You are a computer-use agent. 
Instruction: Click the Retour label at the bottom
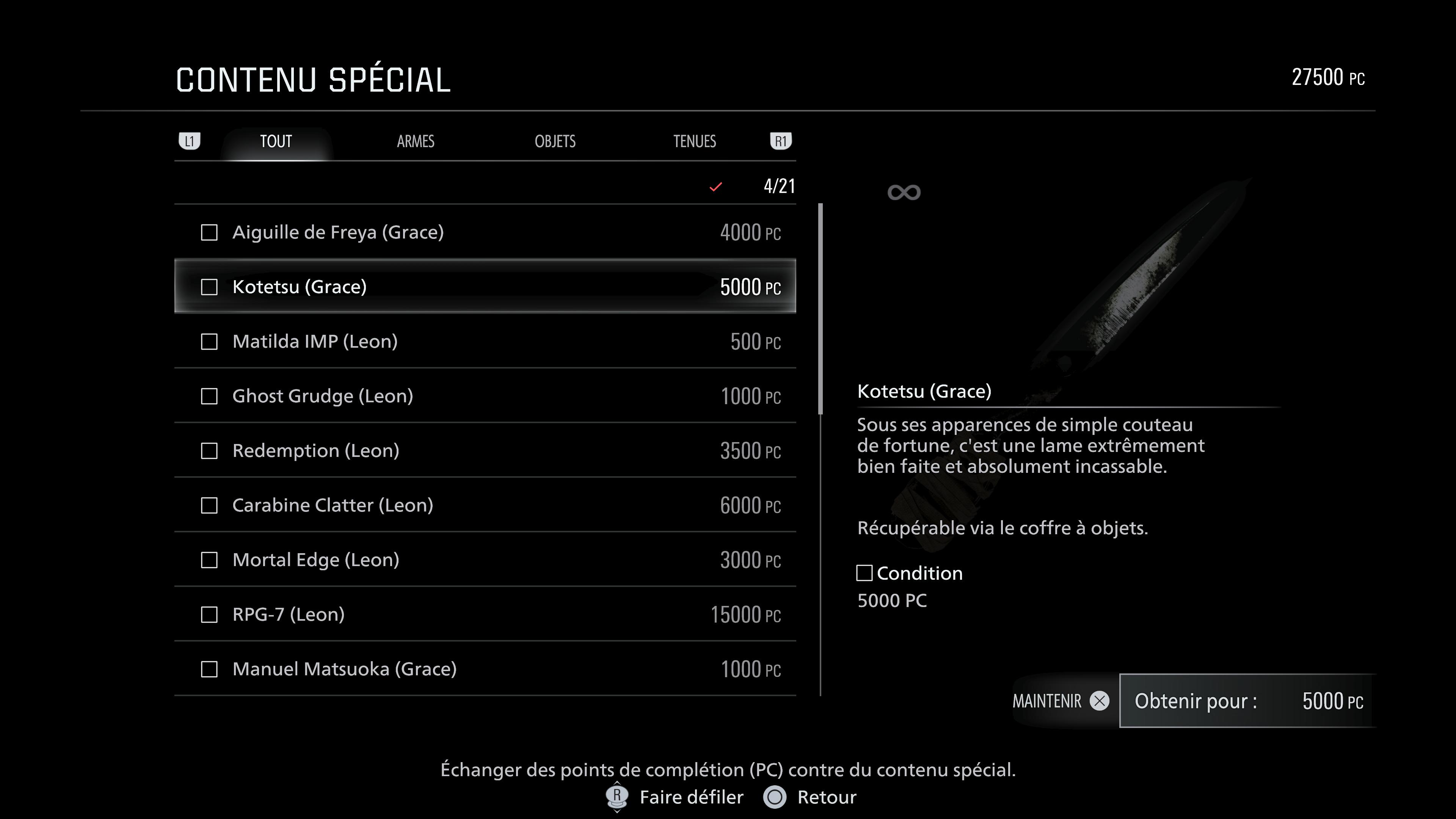[826, 797]
